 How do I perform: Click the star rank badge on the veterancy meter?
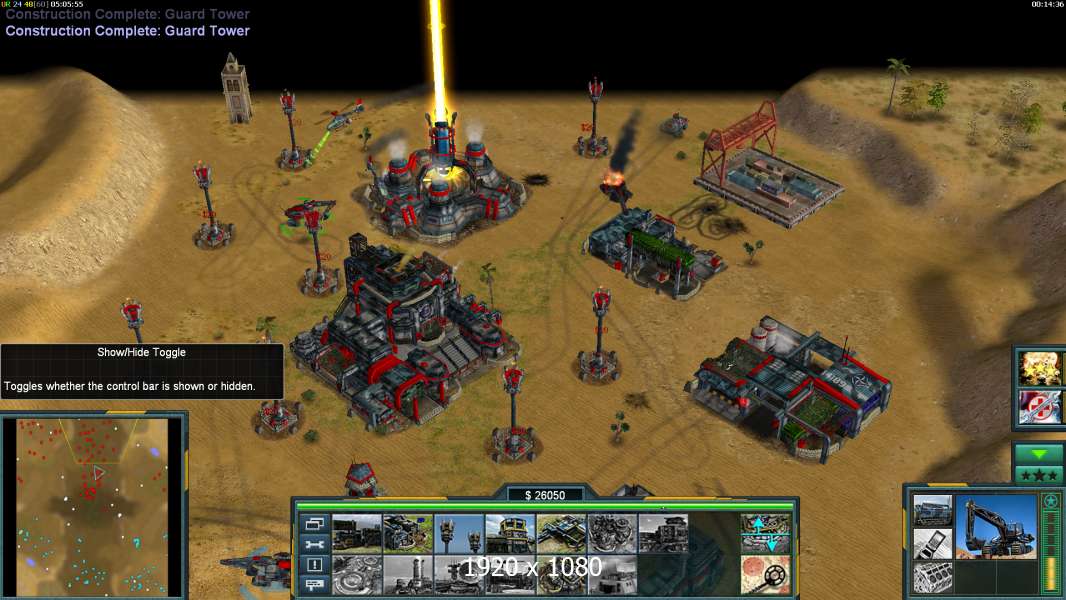pyautogui.click(x=1050, y=501)
